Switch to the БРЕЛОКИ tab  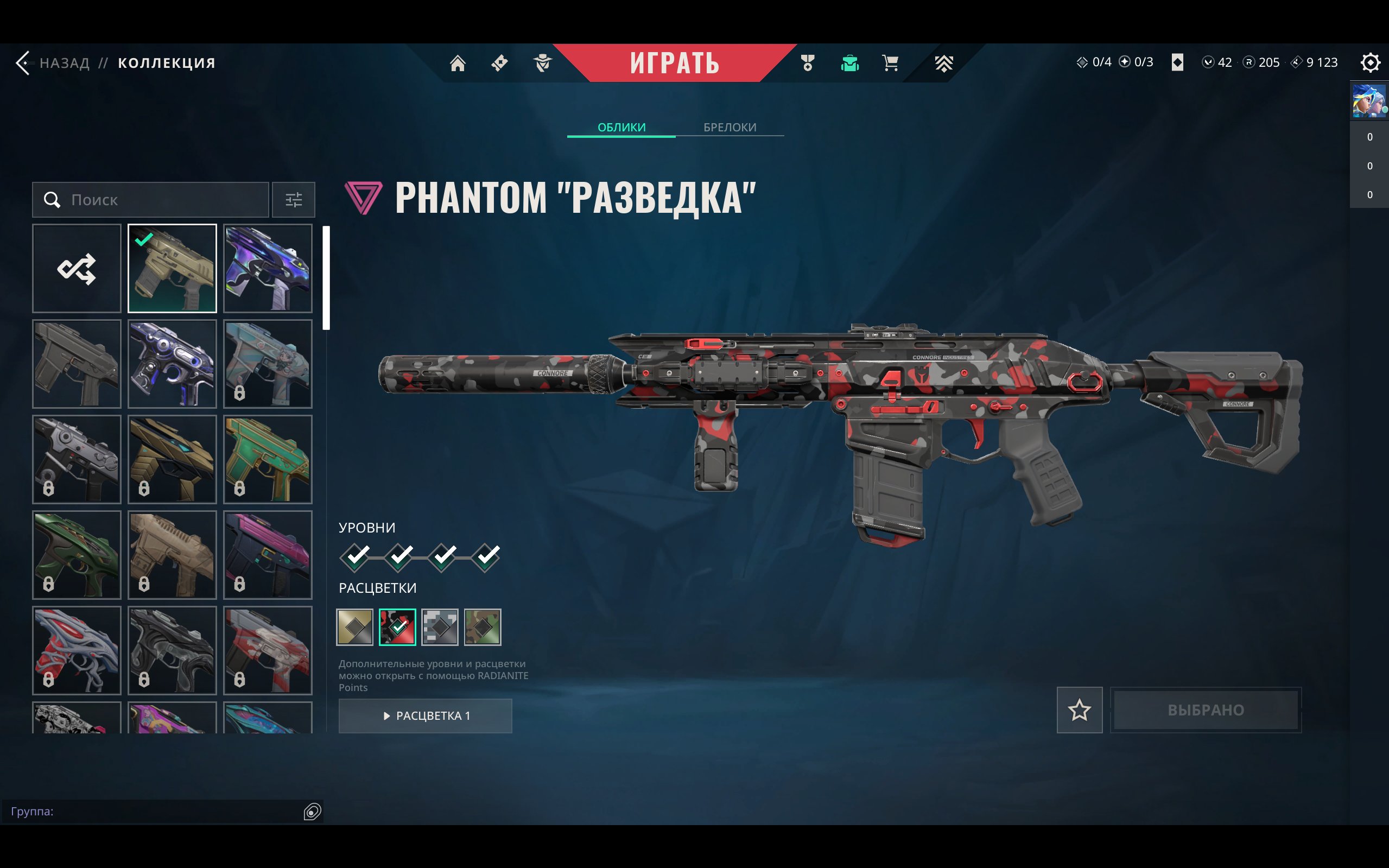point(730,127)
